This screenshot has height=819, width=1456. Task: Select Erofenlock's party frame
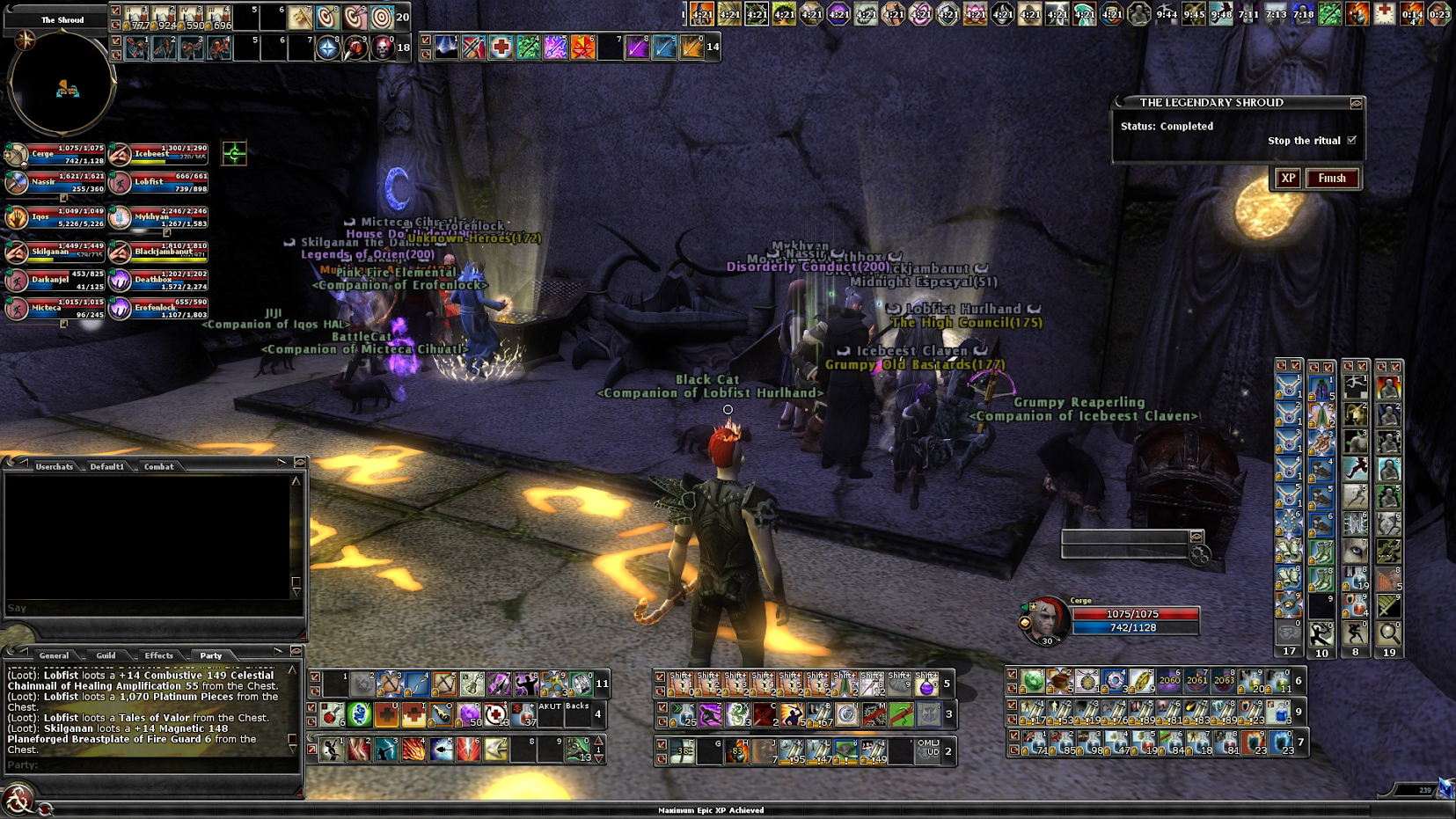(121, 309)
